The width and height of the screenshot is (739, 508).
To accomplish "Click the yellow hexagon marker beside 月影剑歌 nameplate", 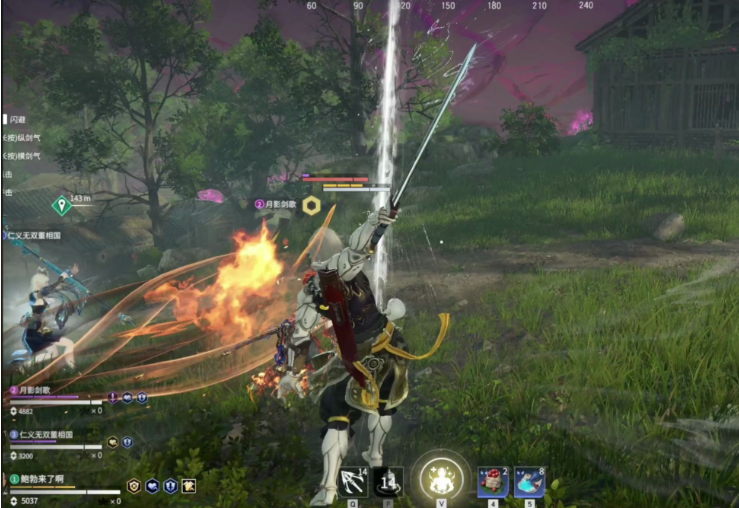I will 312,205.
